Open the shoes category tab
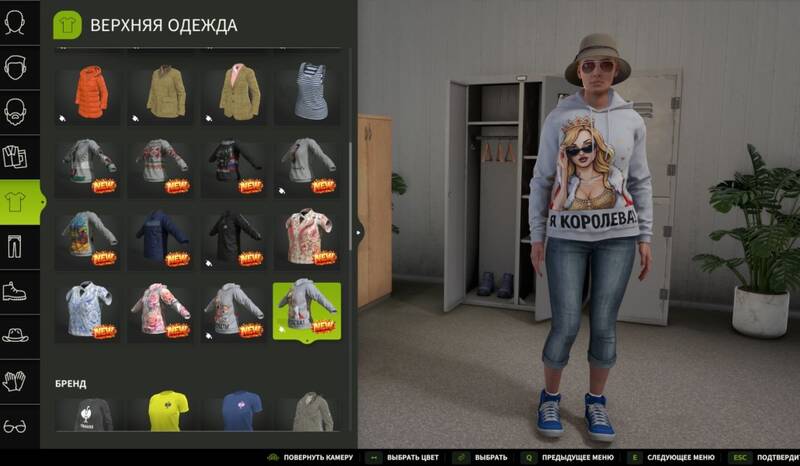The width and height of the screenshot is (800, 466). 16,290
